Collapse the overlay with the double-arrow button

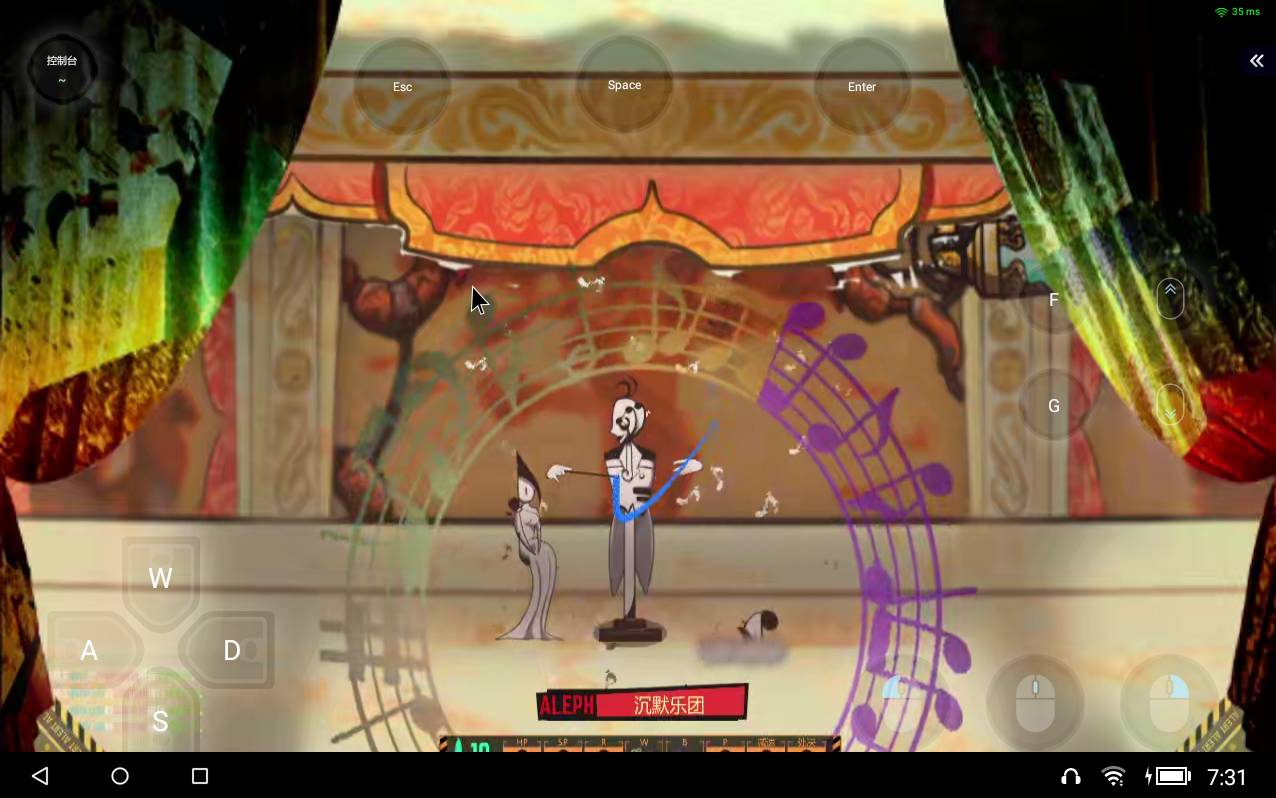1256,61
